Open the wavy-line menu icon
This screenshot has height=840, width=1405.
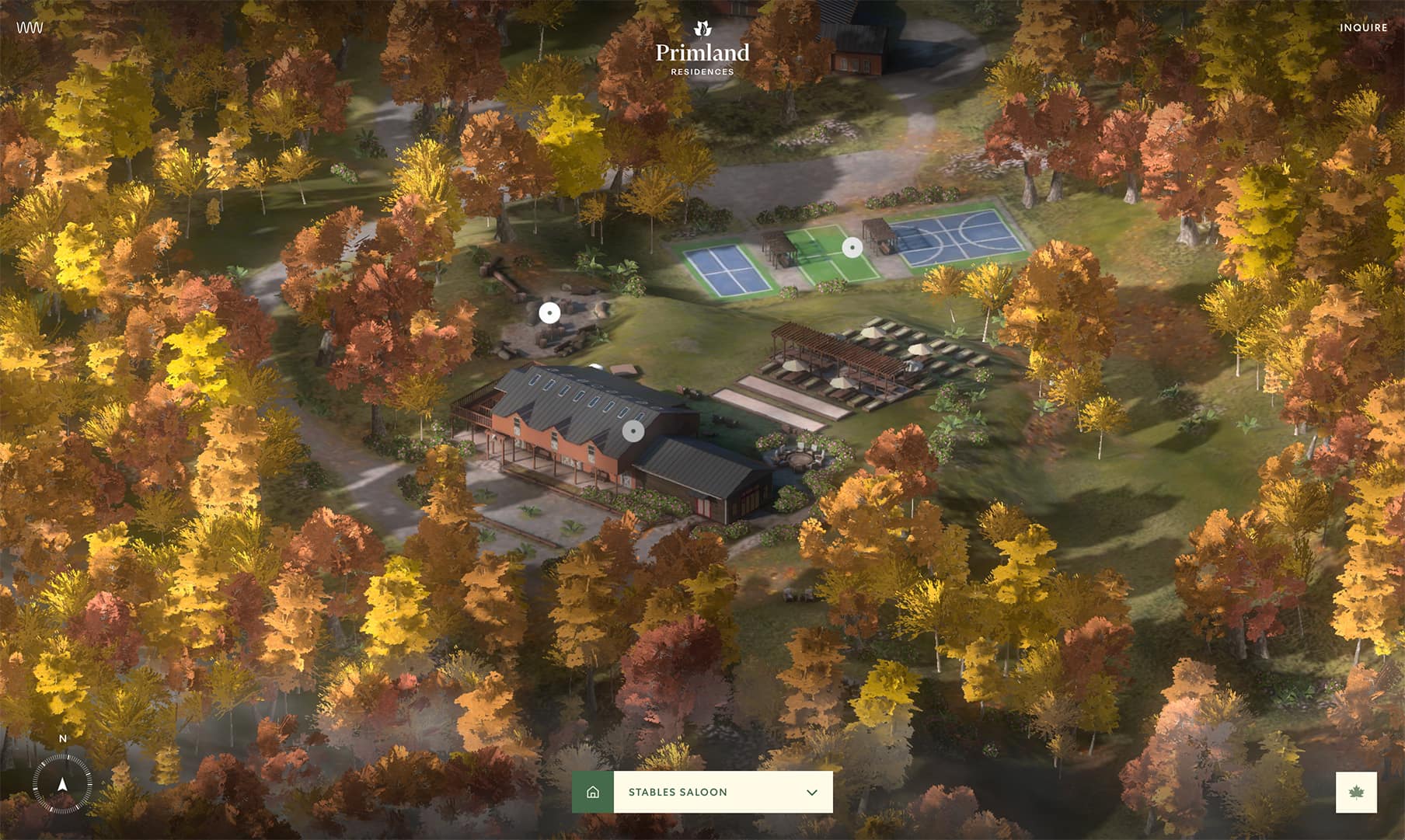(30, 27)
